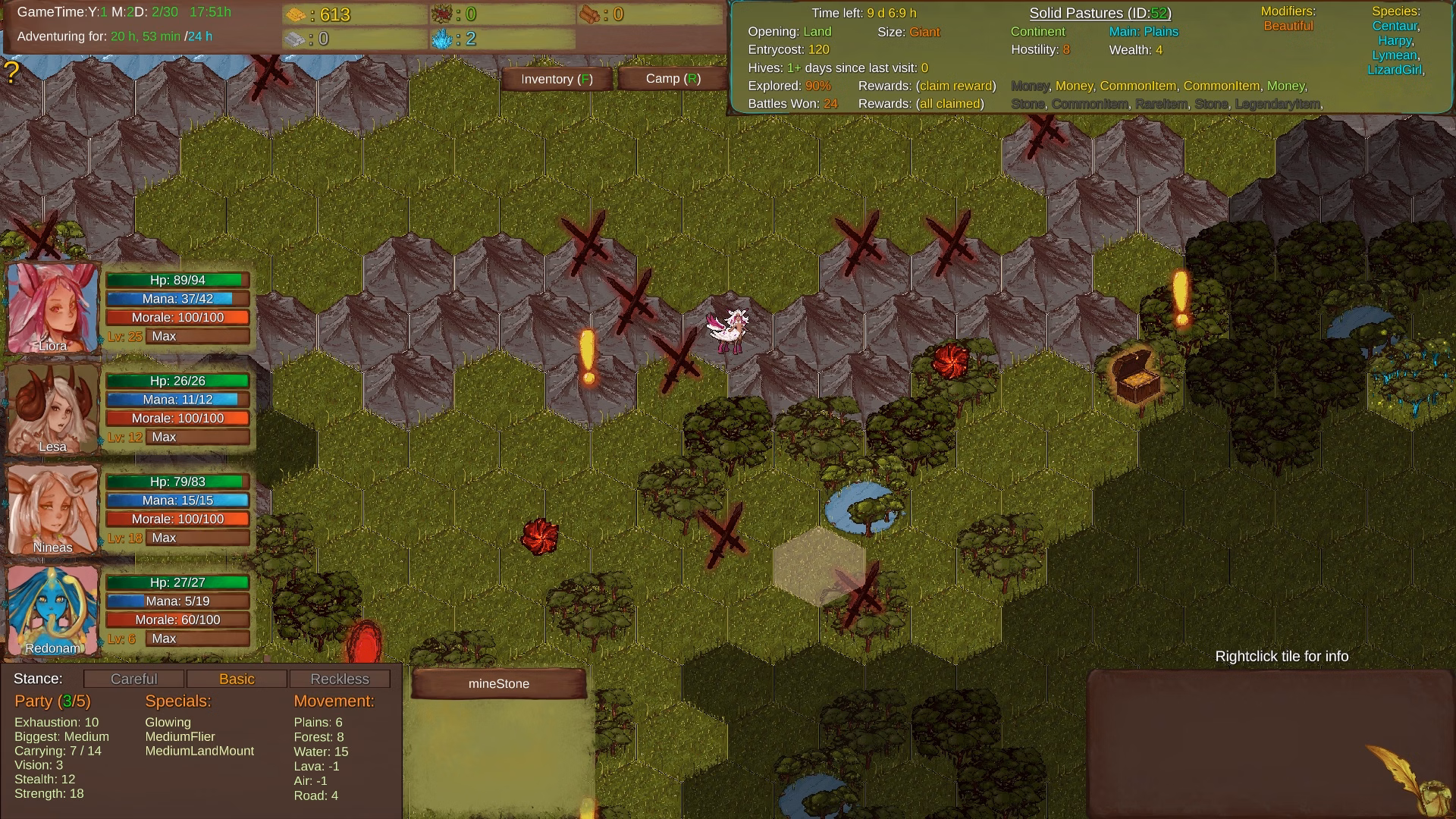Click the Camp button

673,79
